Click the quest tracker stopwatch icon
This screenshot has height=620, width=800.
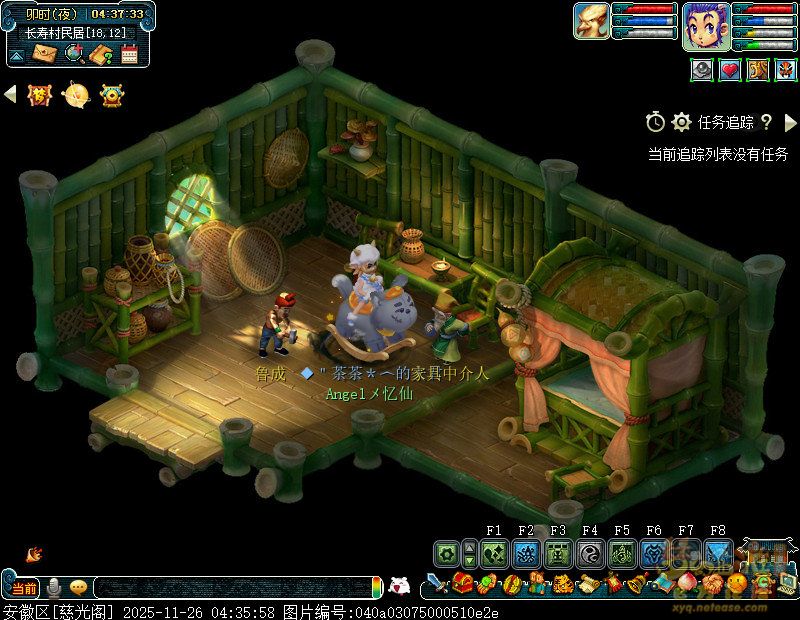click(x=655, y=122)
